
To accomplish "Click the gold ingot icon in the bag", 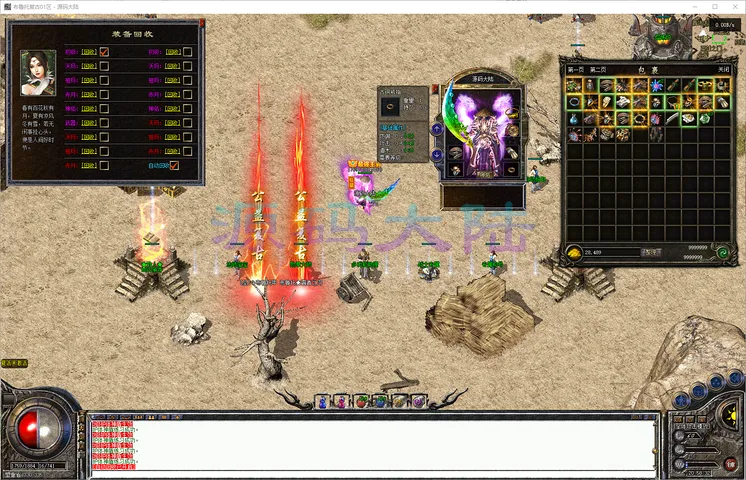I will 574,252.
